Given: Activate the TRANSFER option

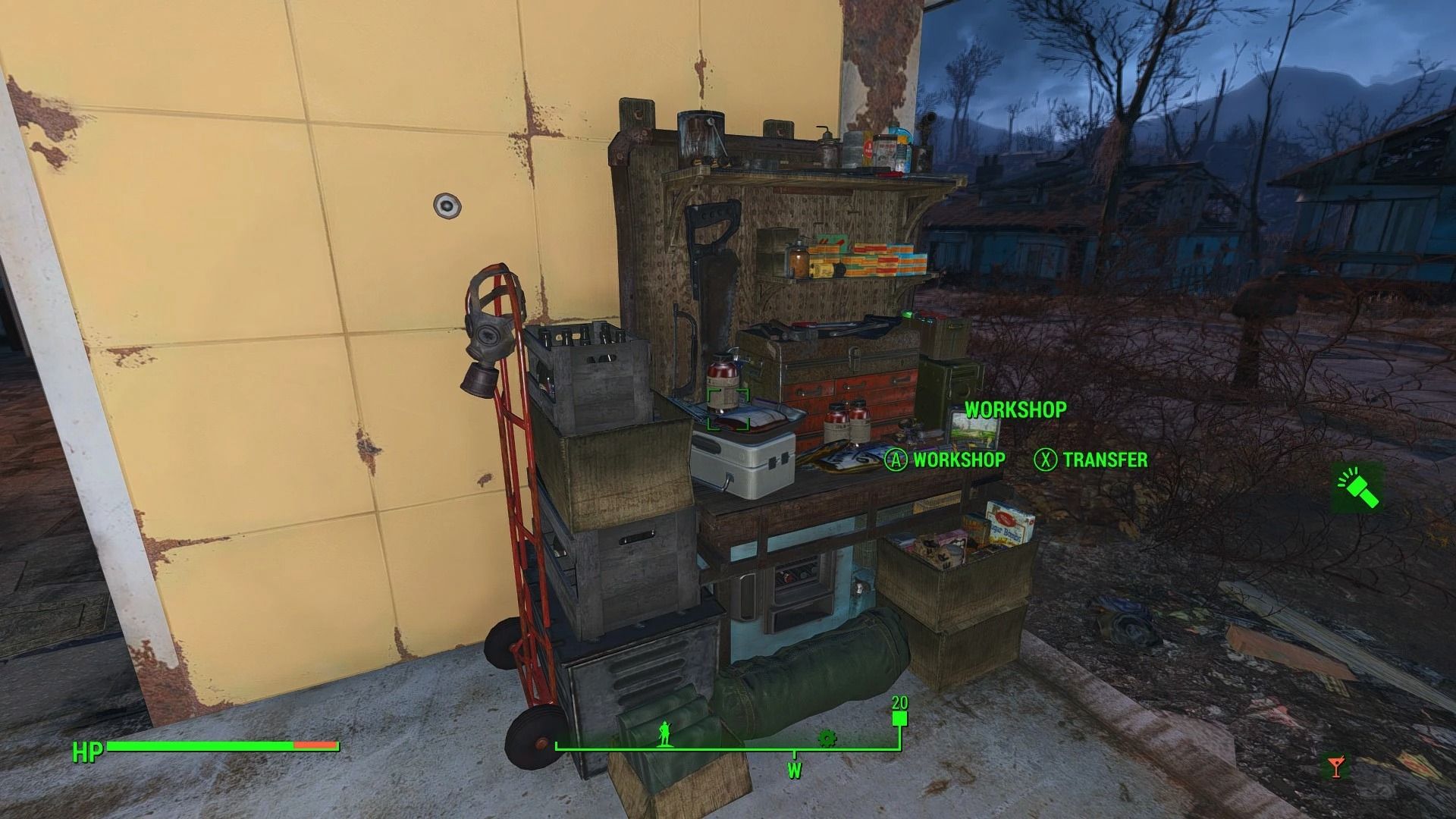Looking at the screenshot, I should pyautogui.click(x=1105, y=460).
